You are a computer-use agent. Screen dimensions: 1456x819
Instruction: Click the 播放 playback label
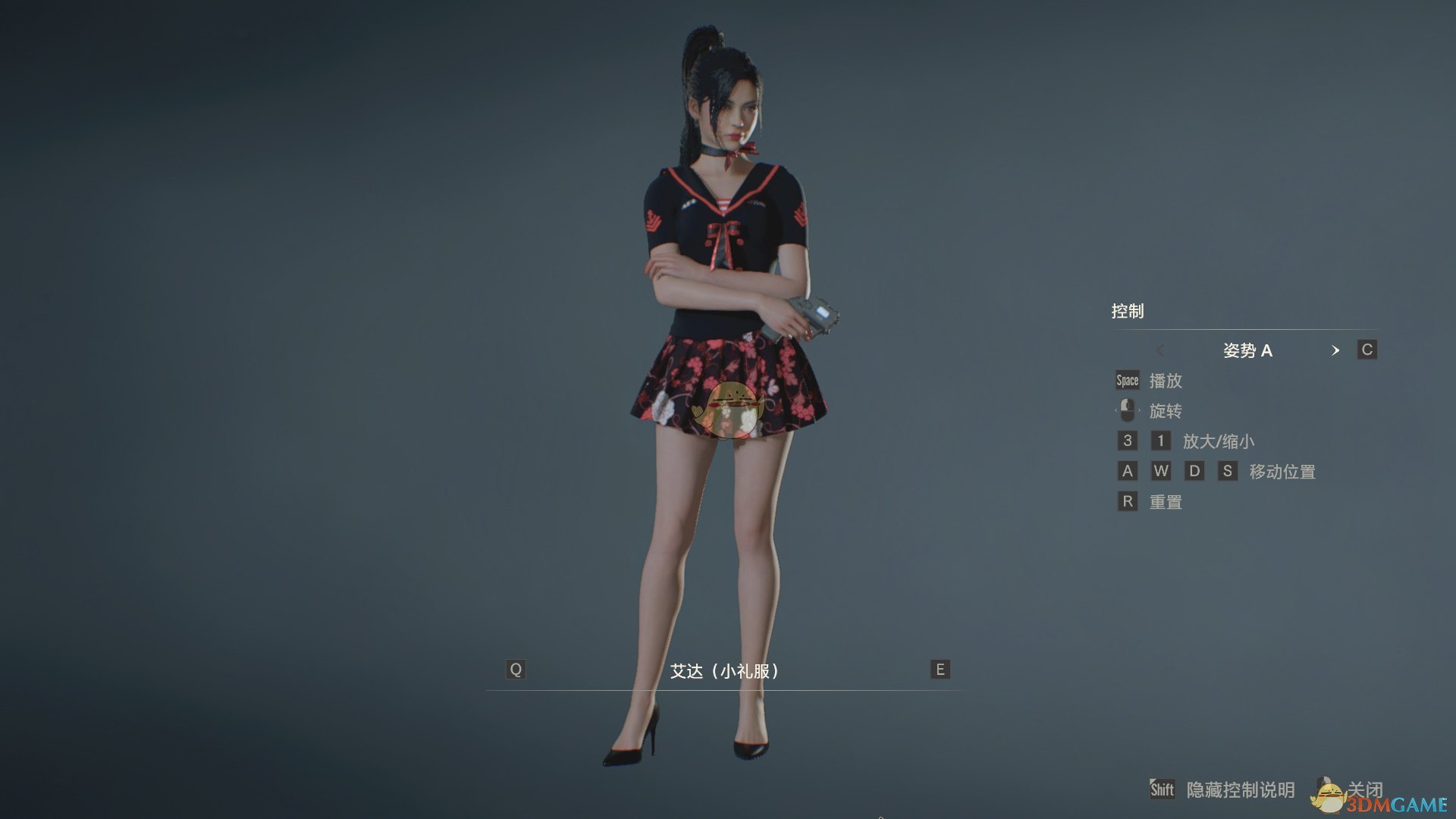pos(1166,381)
